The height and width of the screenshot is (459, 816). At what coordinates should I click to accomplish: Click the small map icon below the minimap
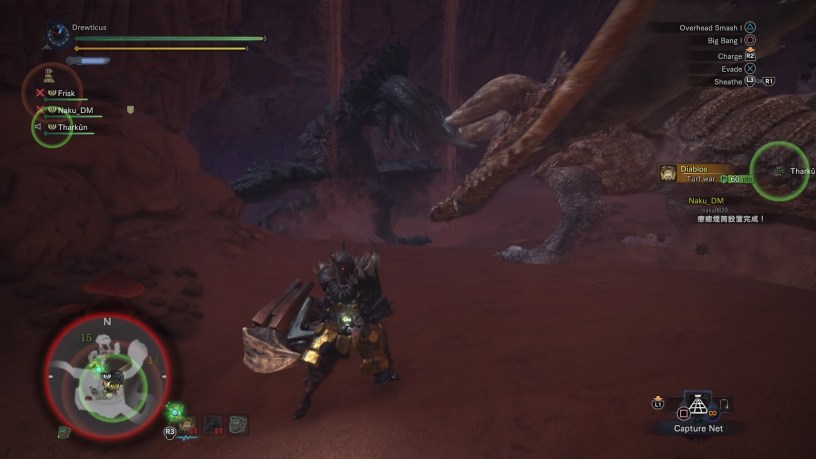pos(63,432)
